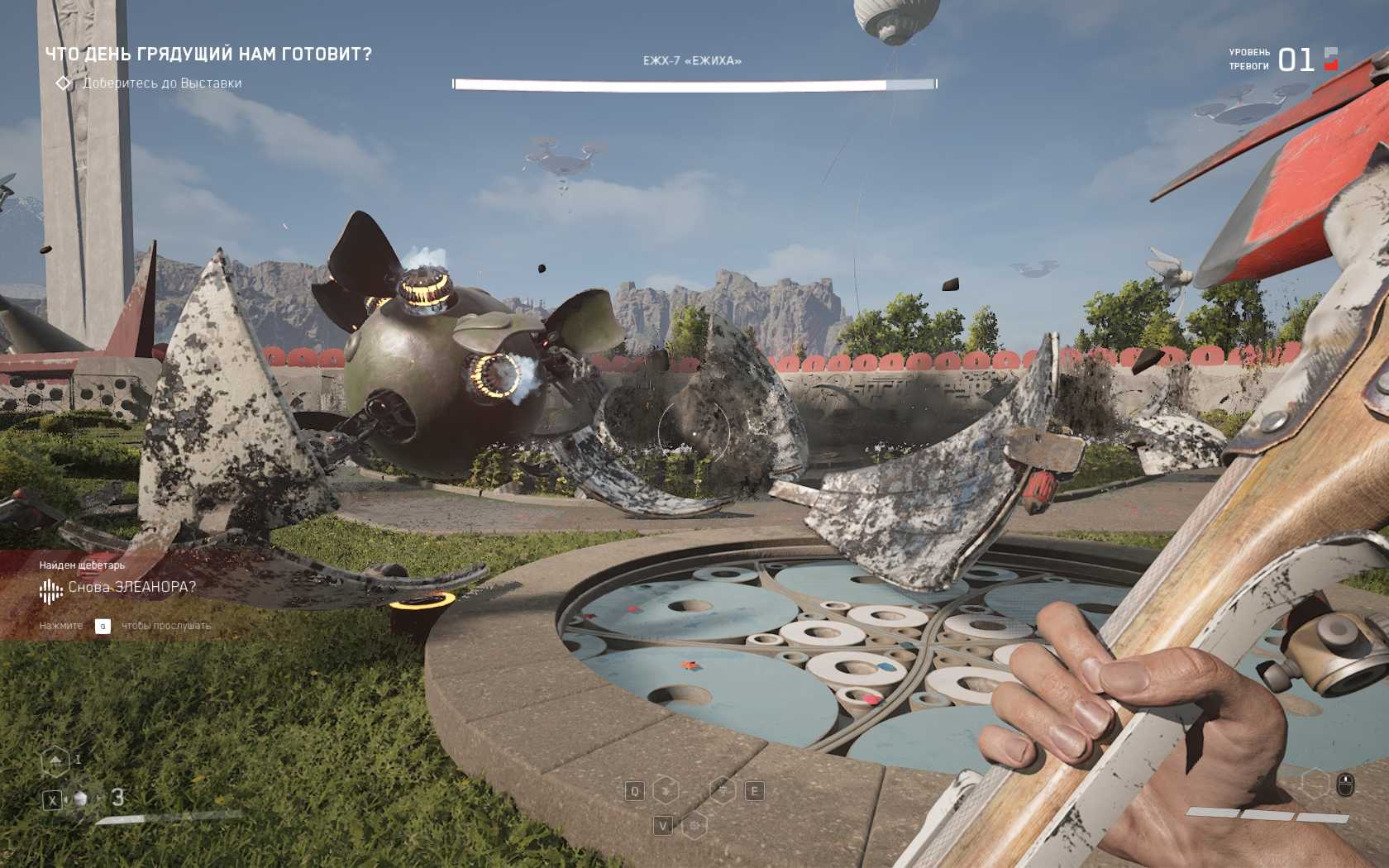Open the quest "Что день грядущий нам готовит?"

(208, 55)
